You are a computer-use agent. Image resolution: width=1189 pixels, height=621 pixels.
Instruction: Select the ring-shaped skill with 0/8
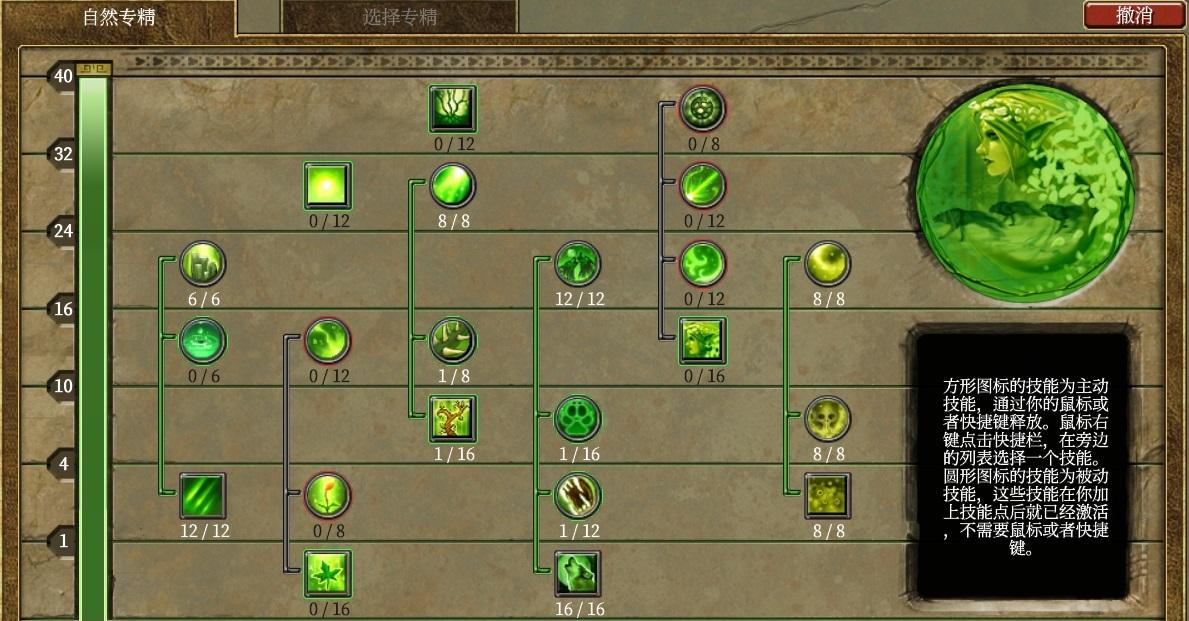pos(702,108)
